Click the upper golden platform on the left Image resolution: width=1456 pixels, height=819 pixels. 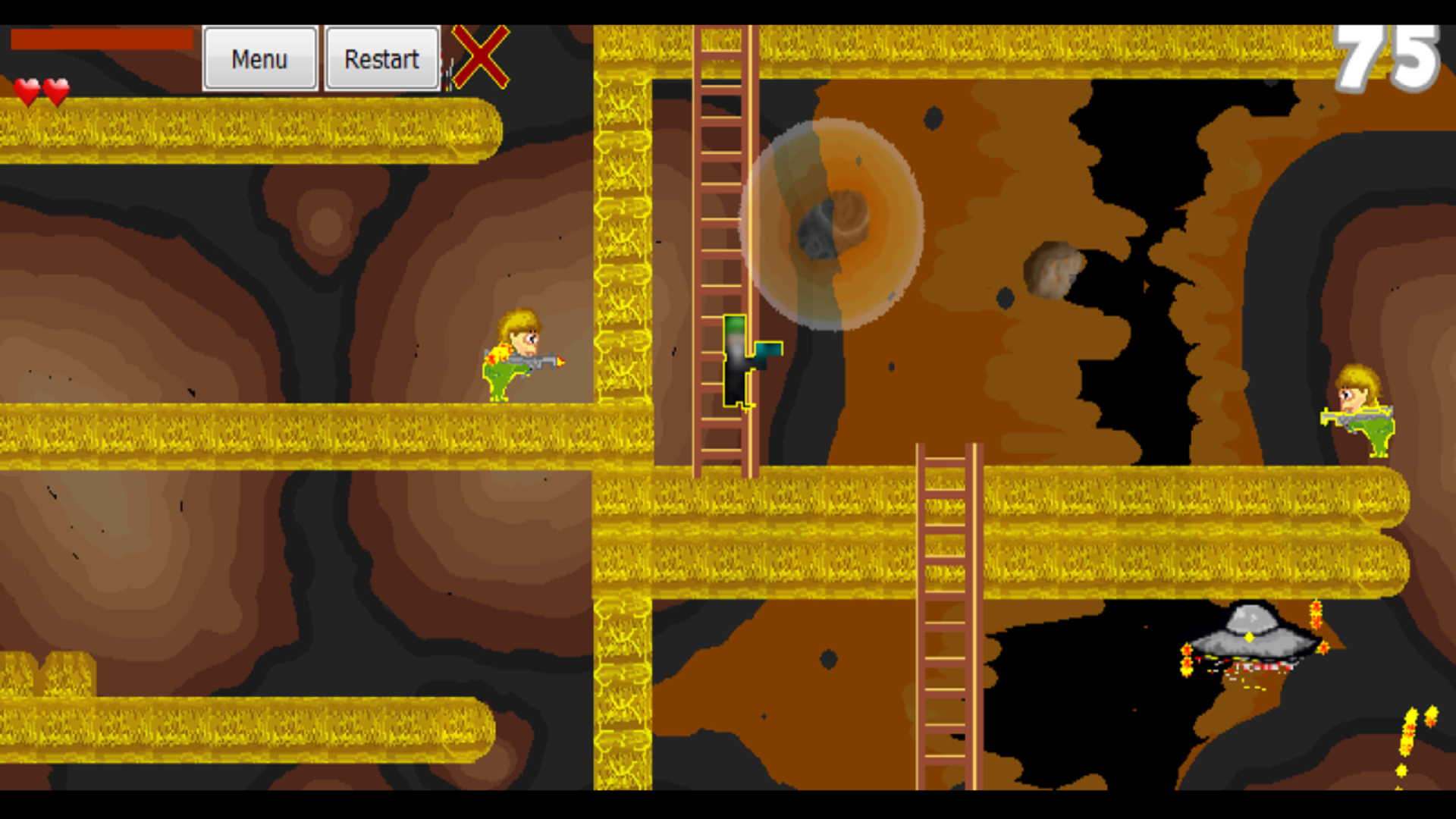tap(250, 129)
